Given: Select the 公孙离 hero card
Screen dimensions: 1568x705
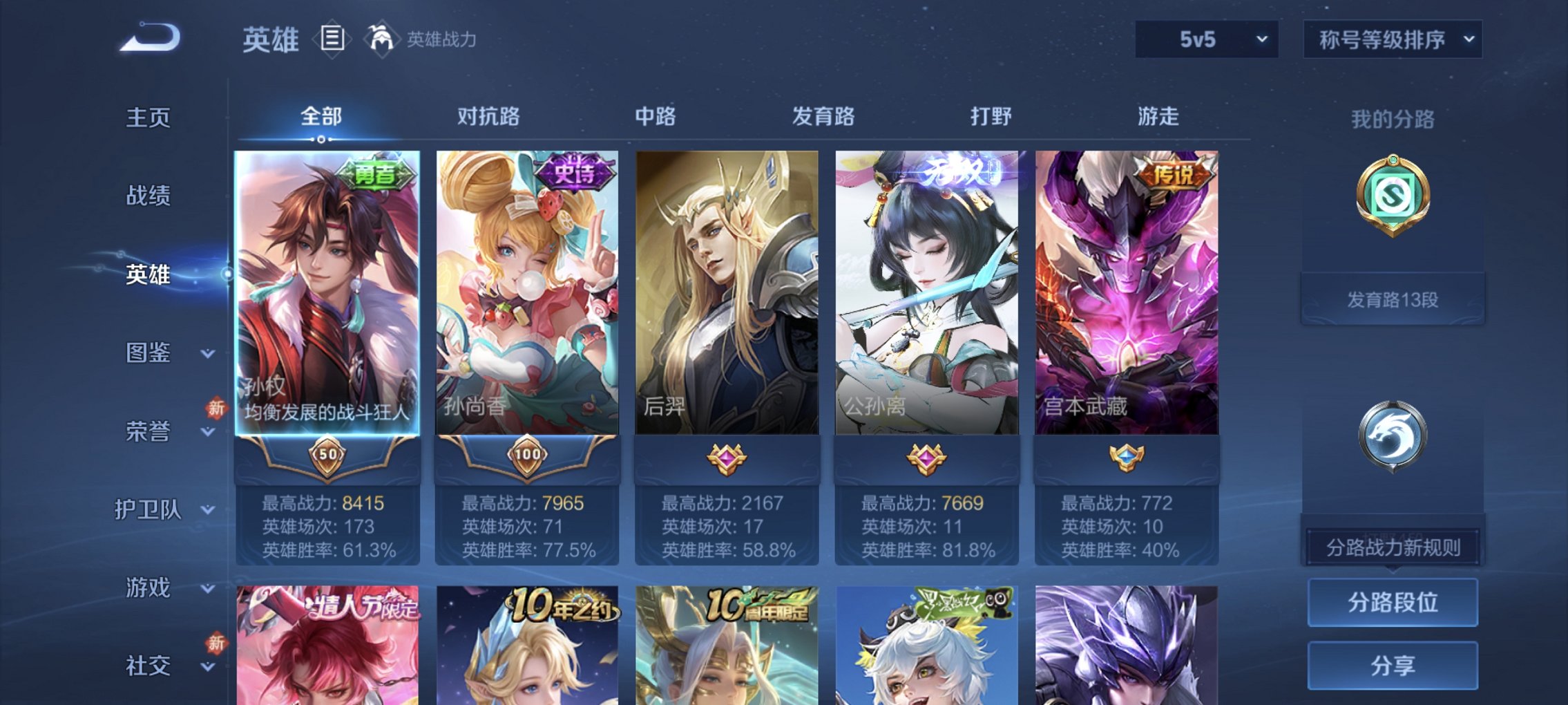Looking at the screenshot, I should click(x=926, y=290).
